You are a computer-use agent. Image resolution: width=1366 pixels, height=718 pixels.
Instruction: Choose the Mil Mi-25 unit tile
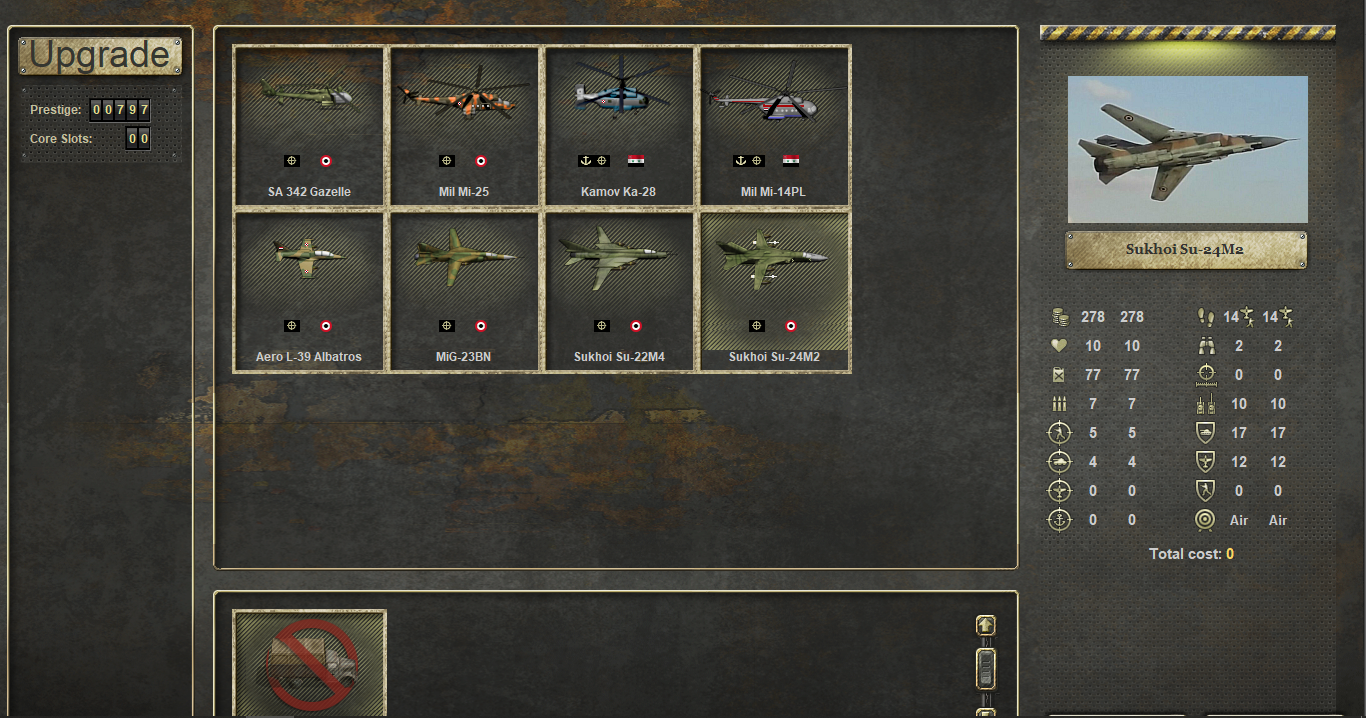click(464, 126)
